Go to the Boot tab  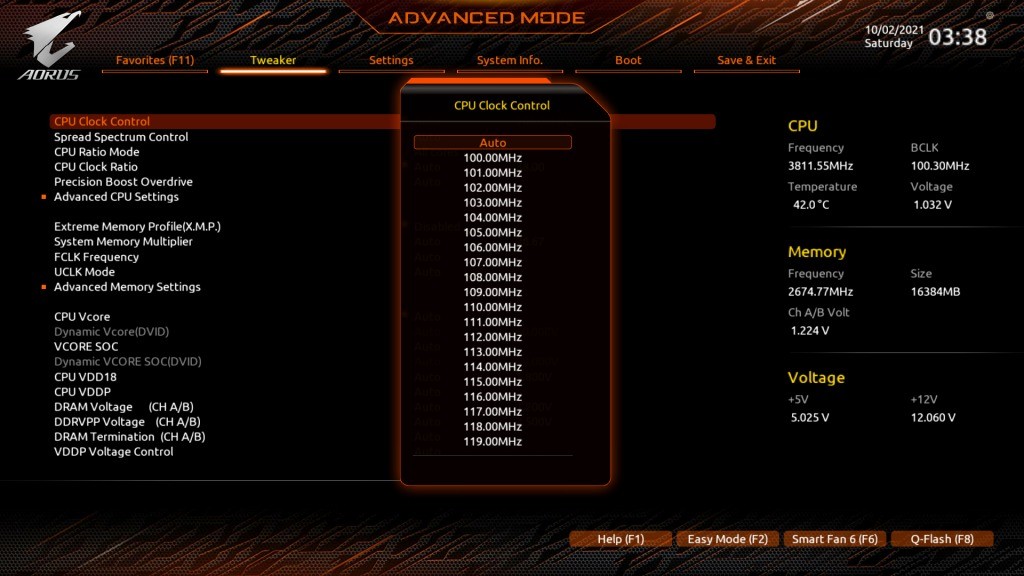tap(628, 60)
